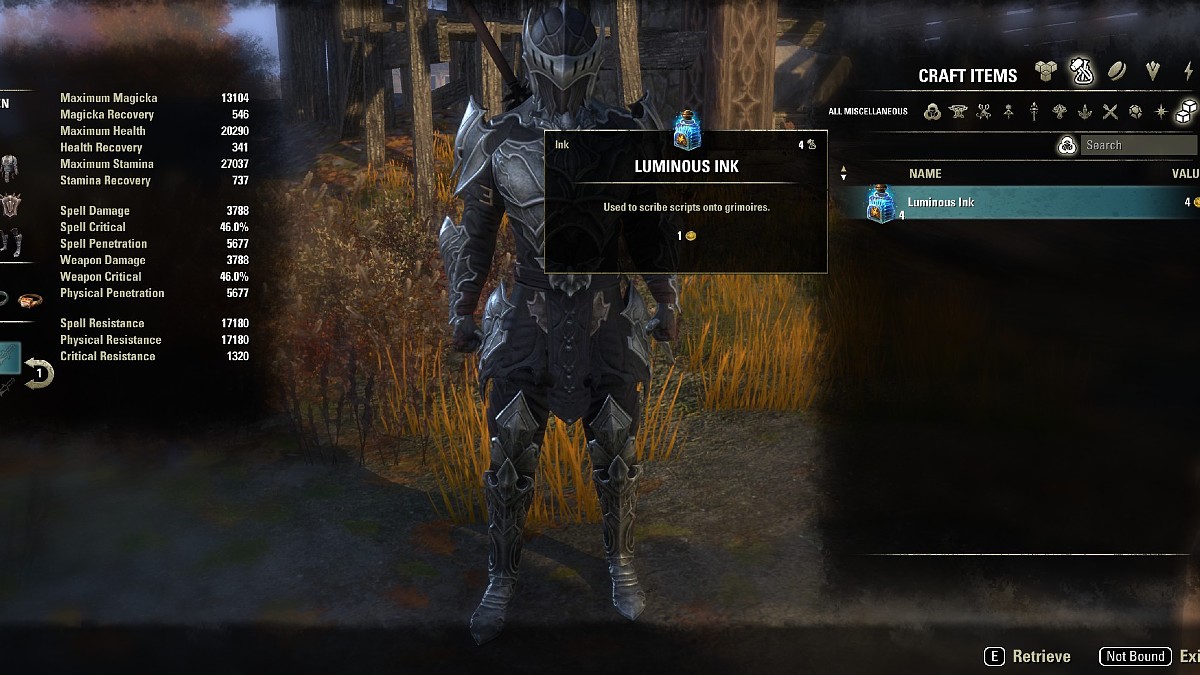Sort the item list by Name

[925, 174]
